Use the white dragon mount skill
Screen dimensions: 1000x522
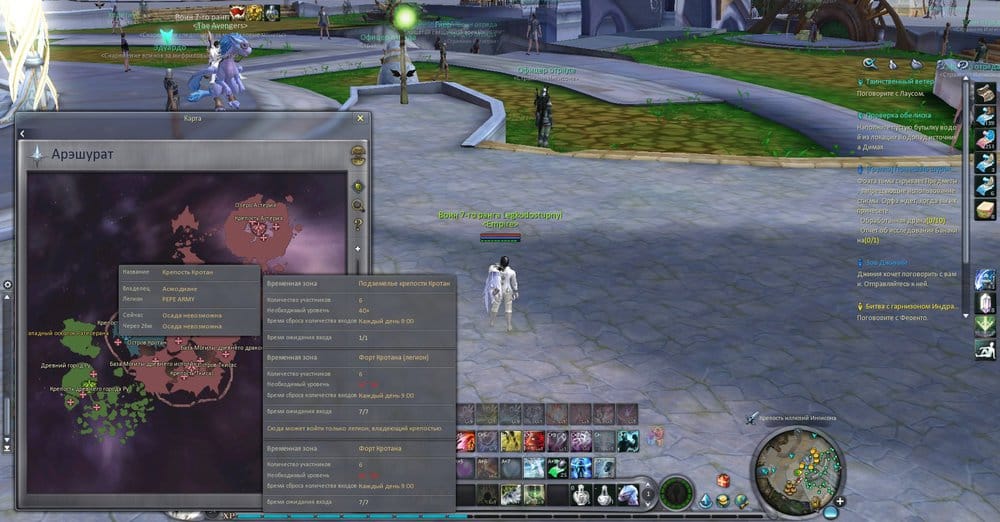(629, 493)
